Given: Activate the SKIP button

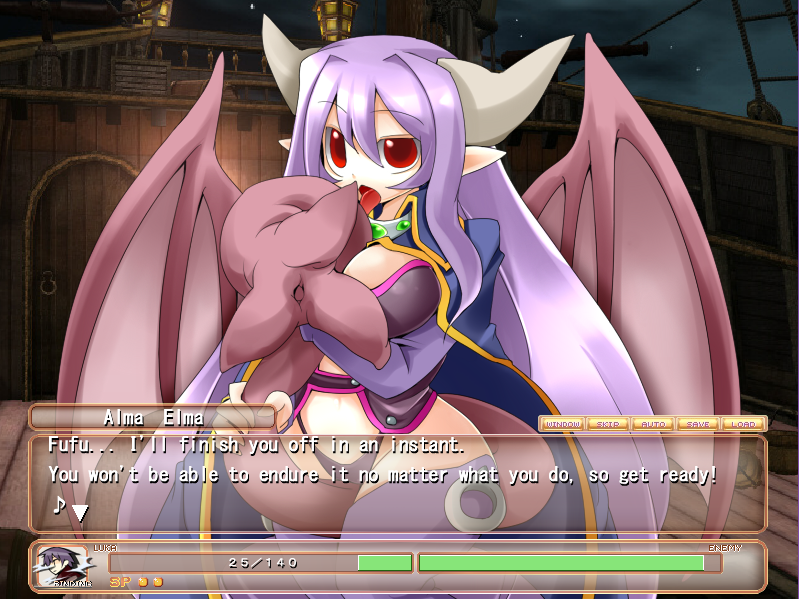Looking at the screenshot, I should 608,424.
